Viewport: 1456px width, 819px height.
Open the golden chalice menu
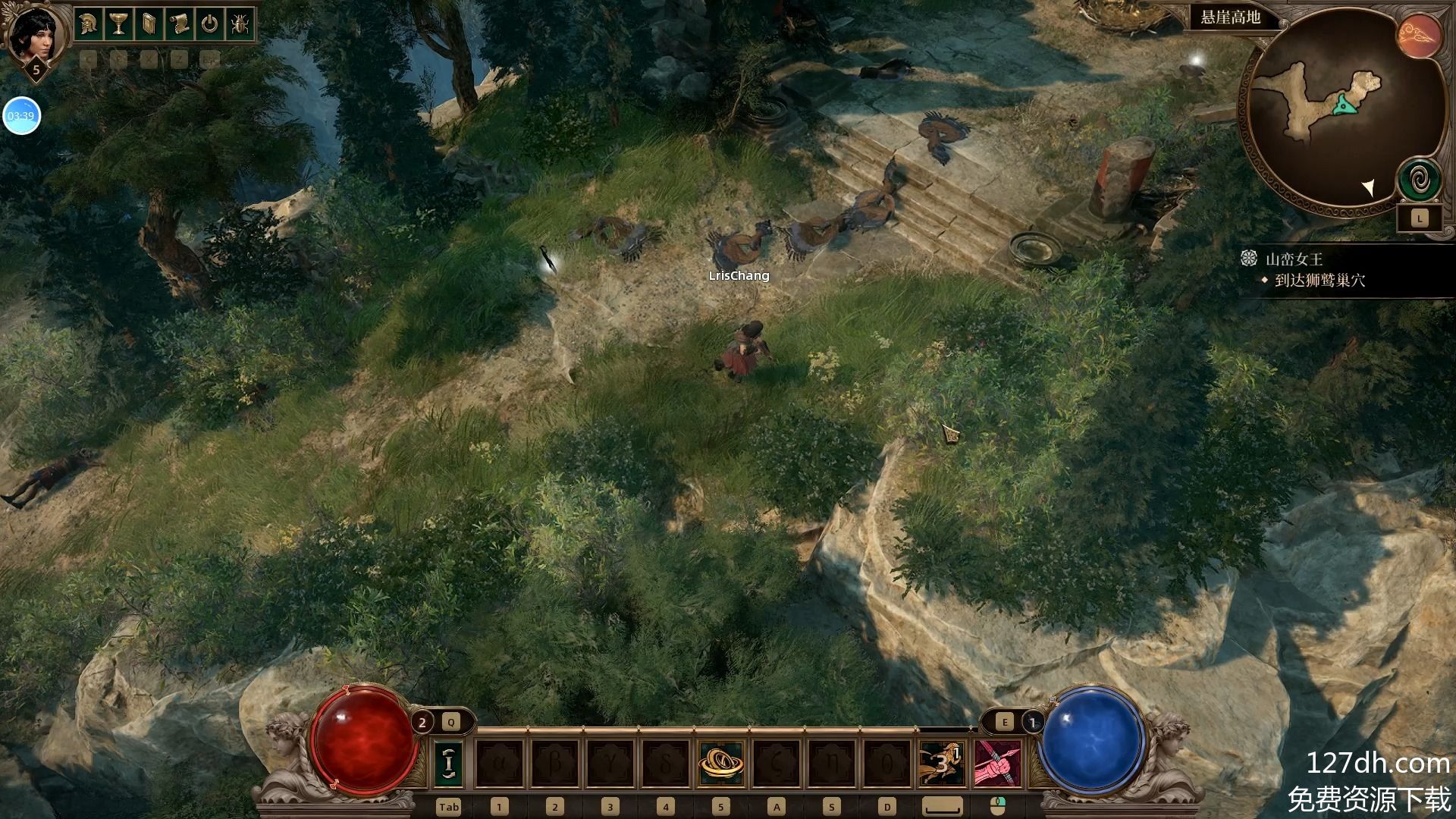pyautogui.click(x=118, y=25)
